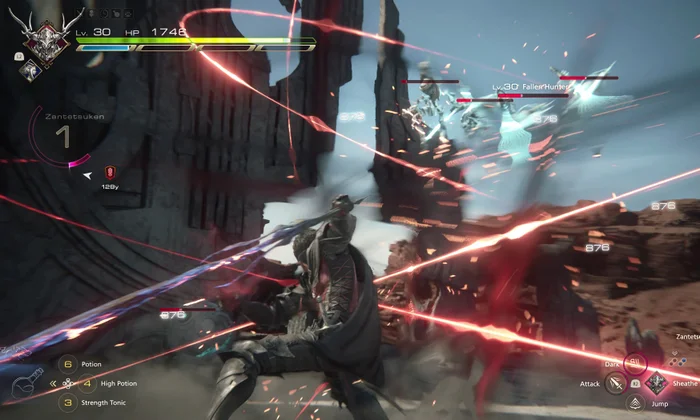The image size is (700, 420).
Task: Activate the Dance ability circle
Action: click(637, 364)
